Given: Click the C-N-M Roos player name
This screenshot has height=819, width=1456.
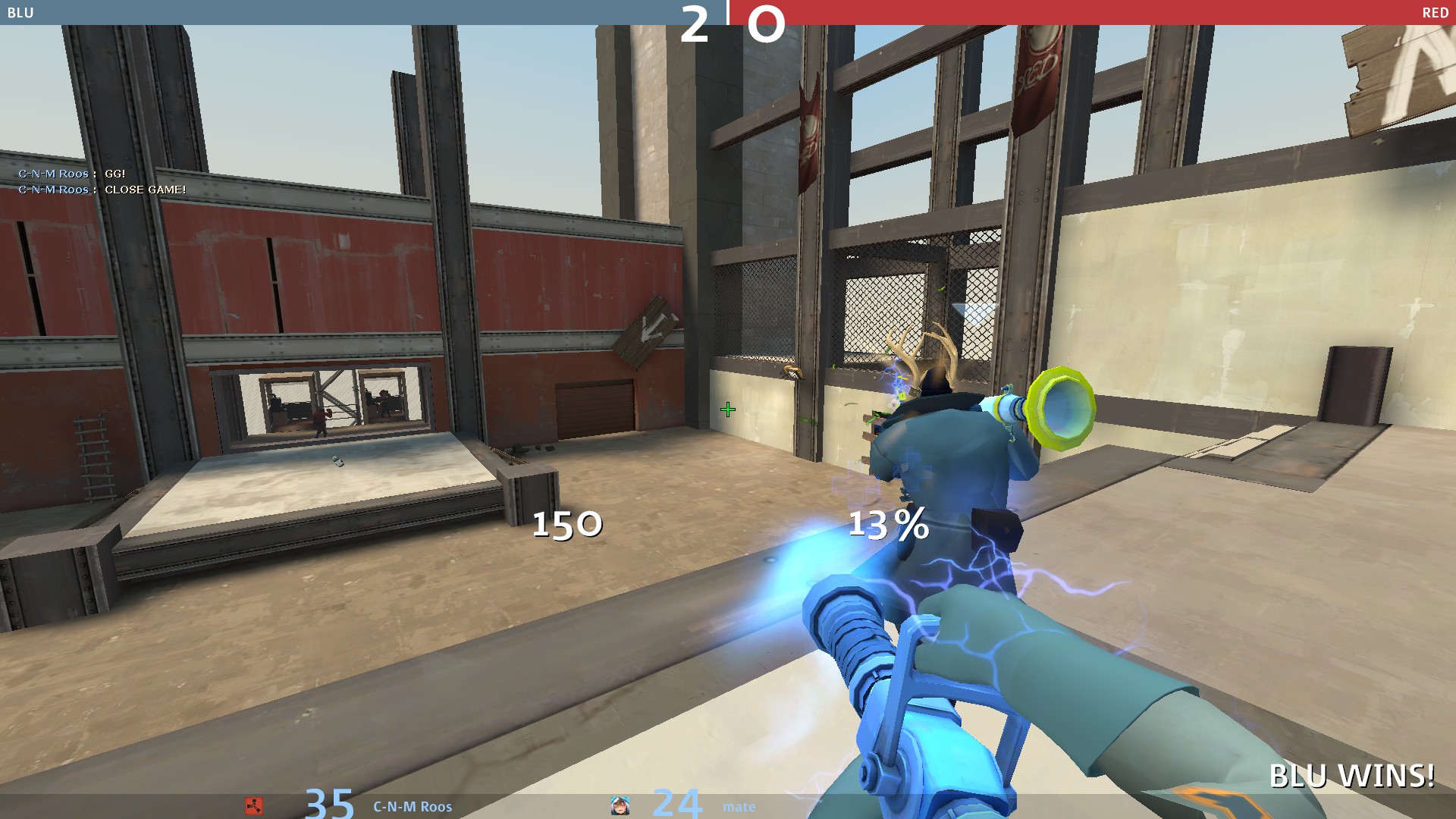Looking at the screenshot, I should [413, 807].
